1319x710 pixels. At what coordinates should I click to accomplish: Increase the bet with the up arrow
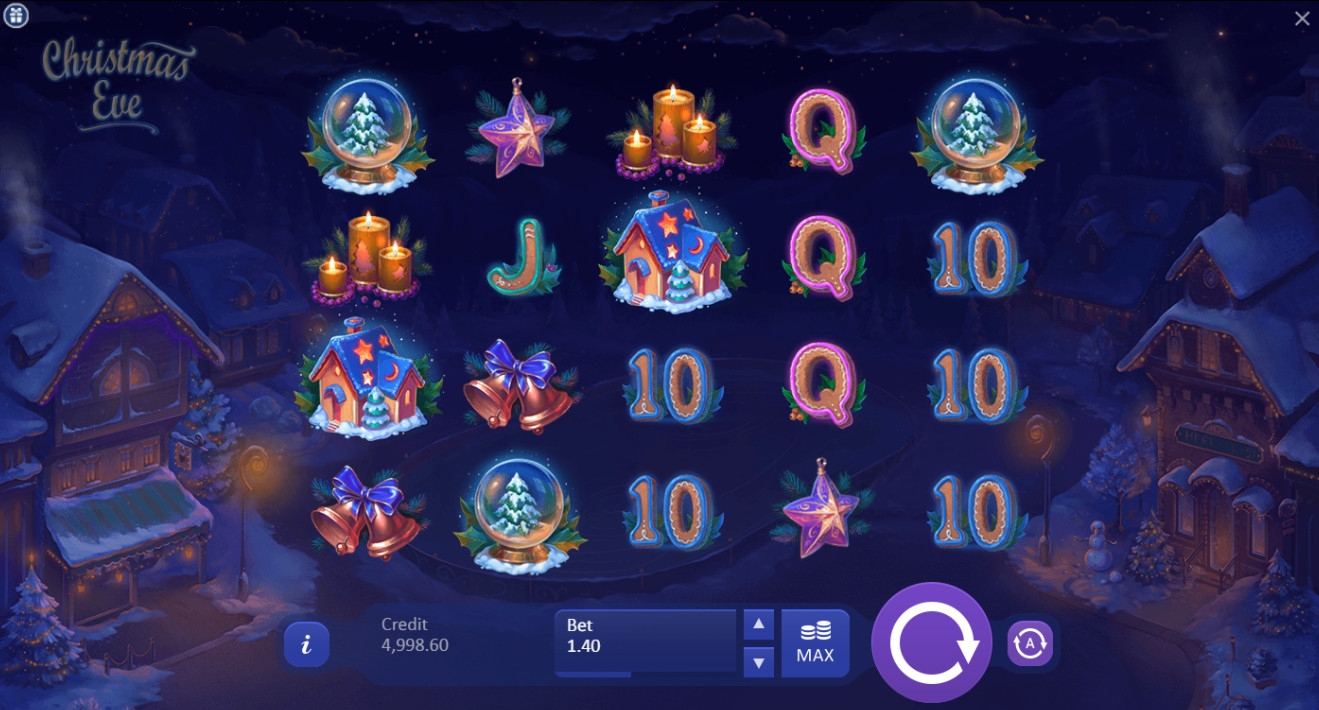coord(759,625)
